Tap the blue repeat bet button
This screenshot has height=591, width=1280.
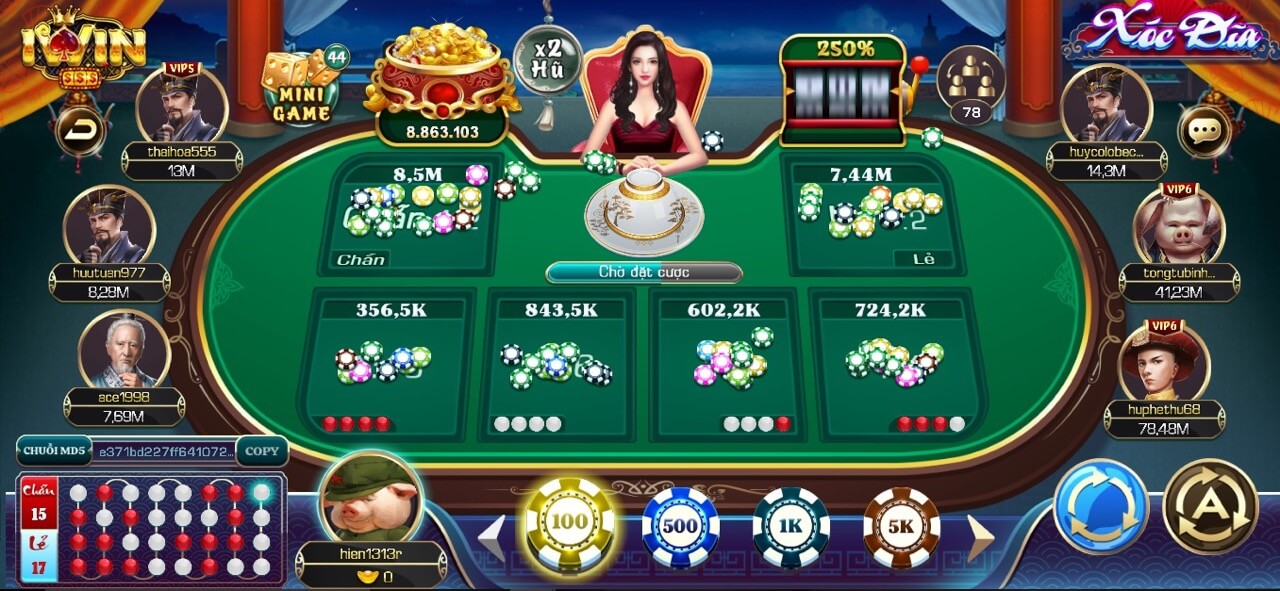[x=1101, y=506]
